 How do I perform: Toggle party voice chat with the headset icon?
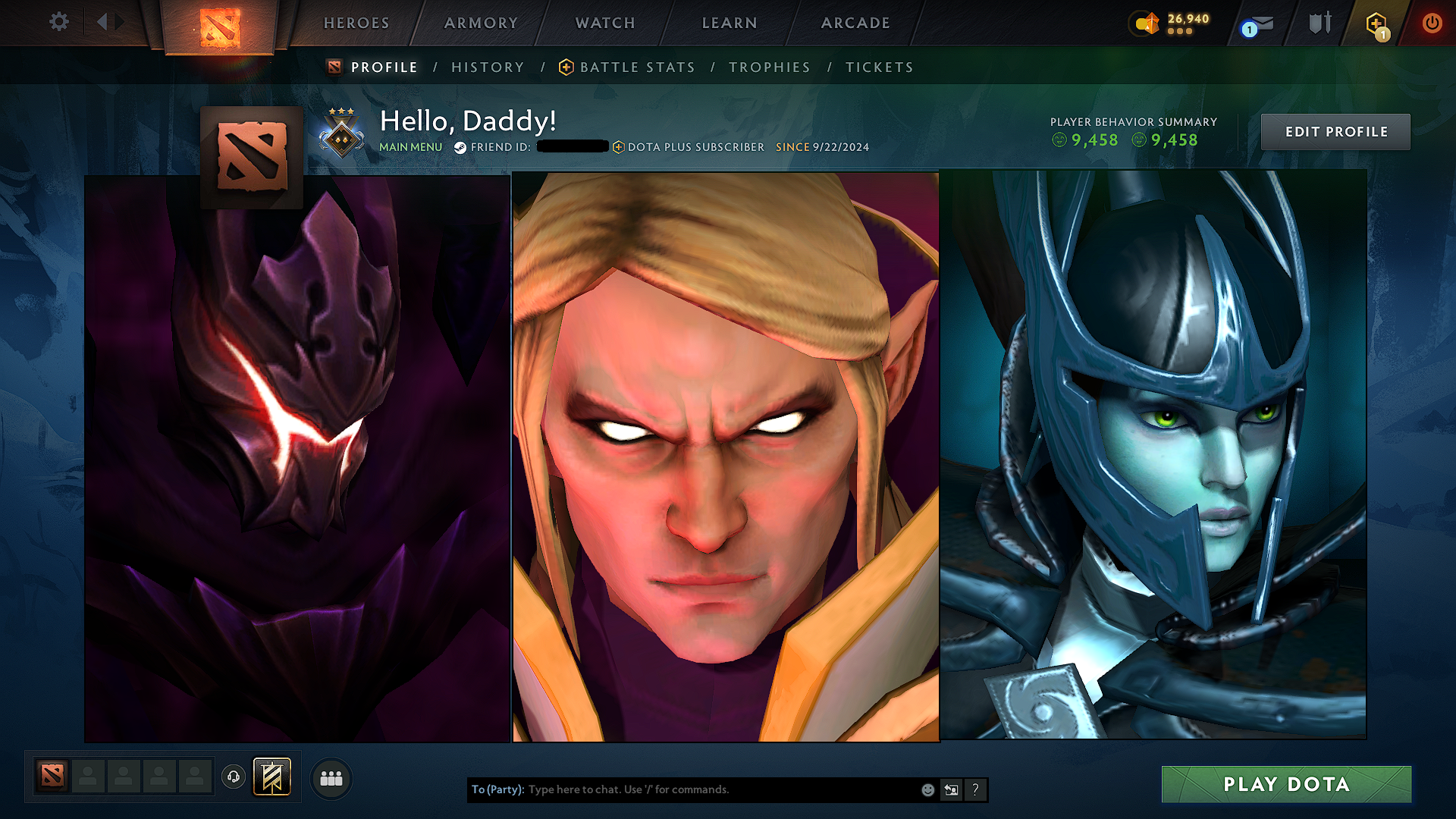(x=233, y=777)
